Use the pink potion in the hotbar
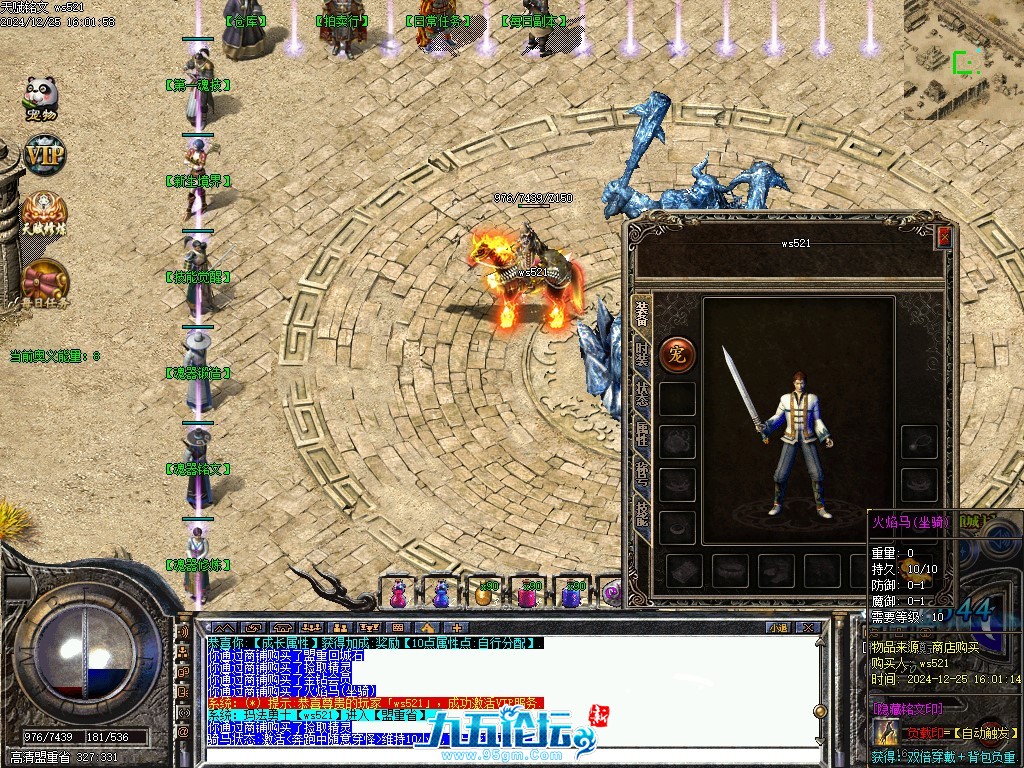 (398, 594)
